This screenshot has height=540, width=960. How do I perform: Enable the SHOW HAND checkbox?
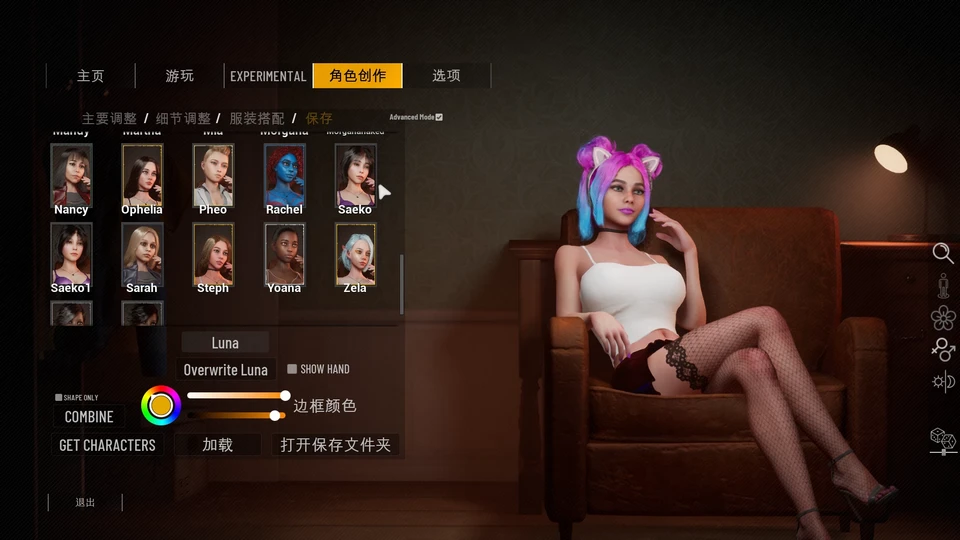(x=292, y=369)
